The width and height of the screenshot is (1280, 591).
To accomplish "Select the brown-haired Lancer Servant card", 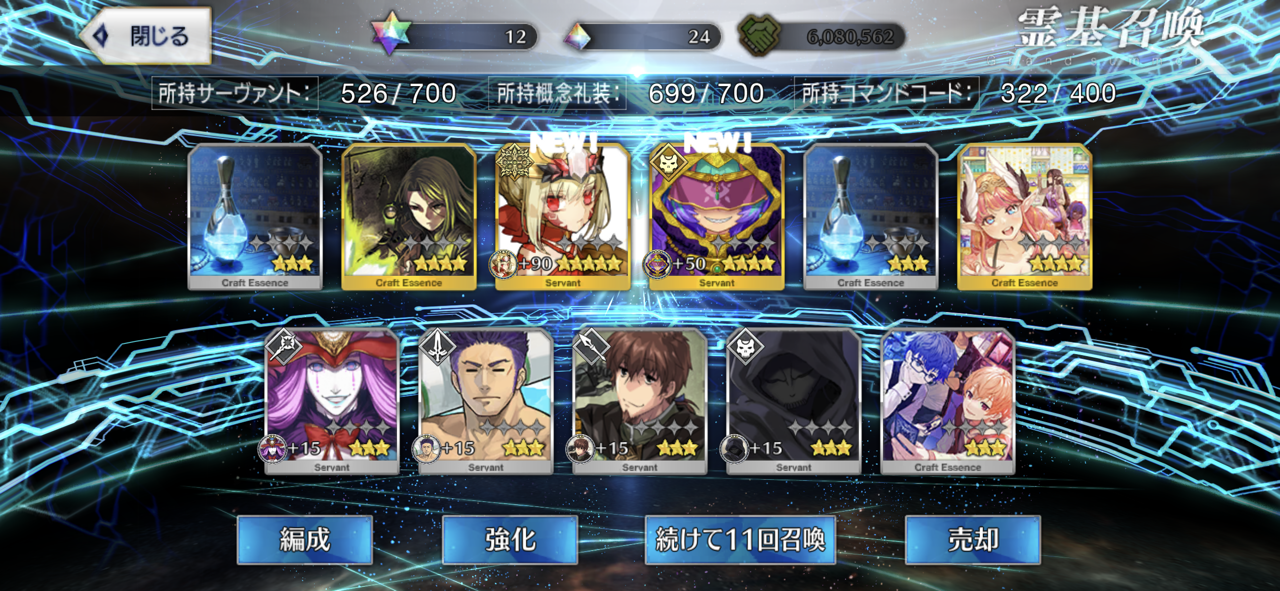I will pyautogui.click(x=640, y=400).
